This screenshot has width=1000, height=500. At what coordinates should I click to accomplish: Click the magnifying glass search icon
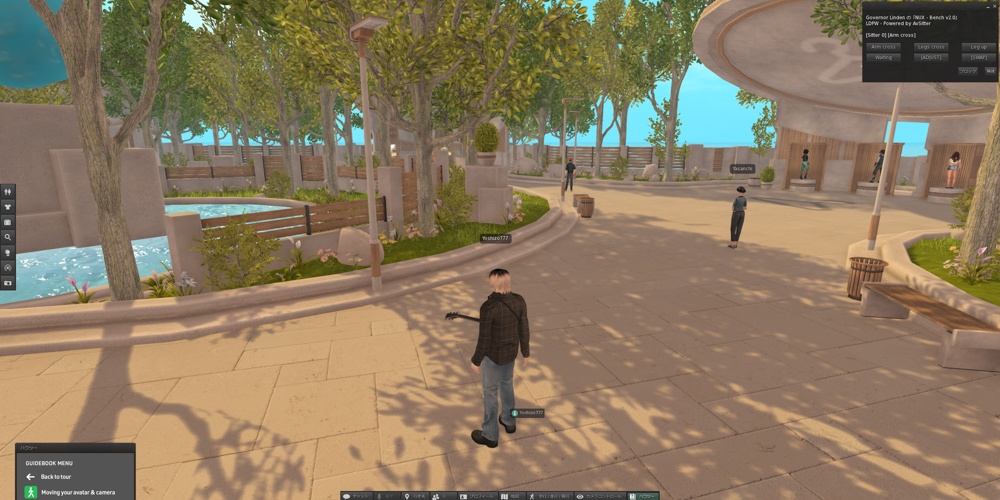(9, 237)
